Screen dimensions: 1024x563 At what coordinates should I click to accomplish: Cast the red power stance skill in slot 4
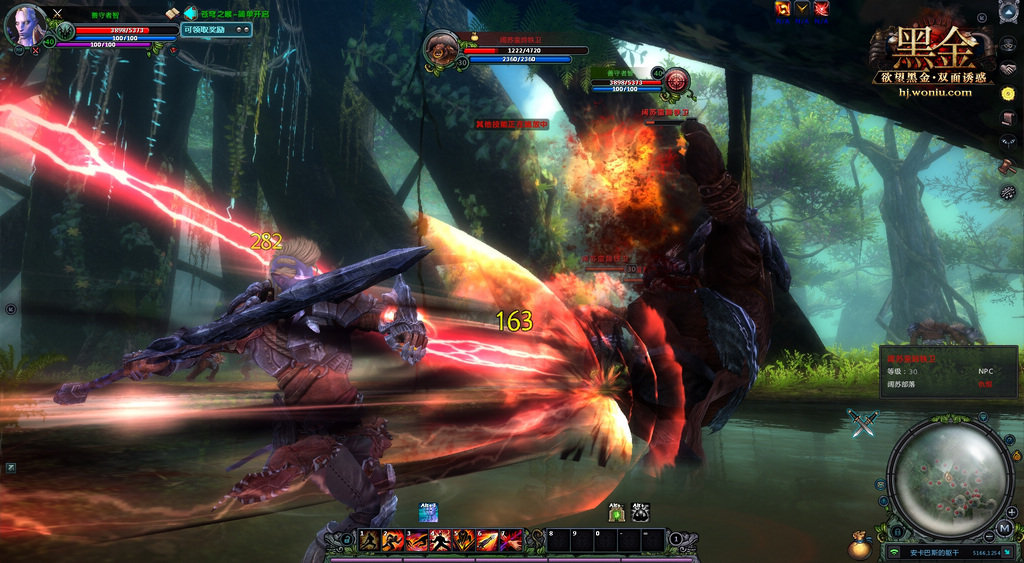tap(440, 541)
